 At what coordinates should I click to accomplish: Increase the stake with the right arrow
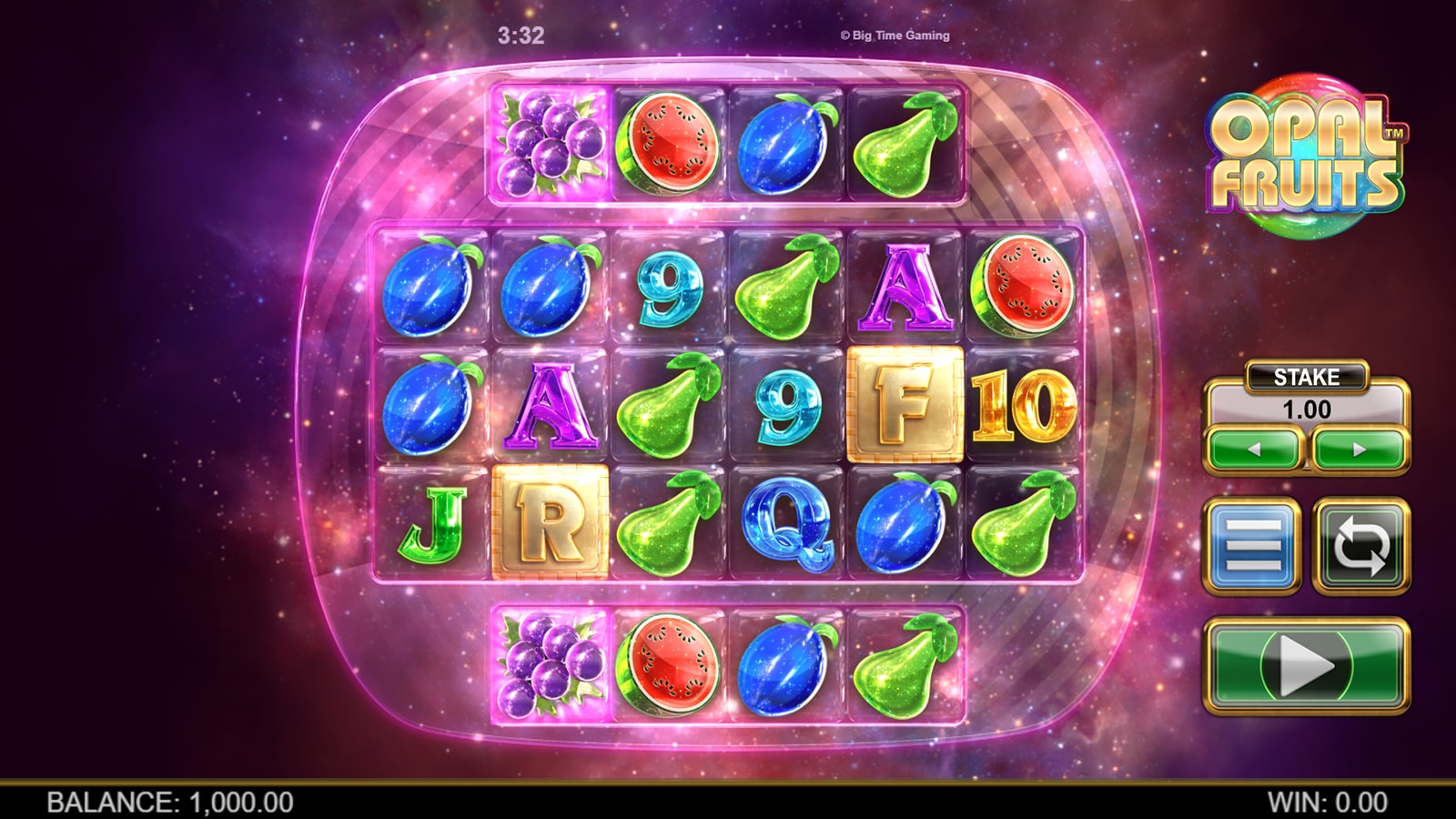pos(1360,450)
